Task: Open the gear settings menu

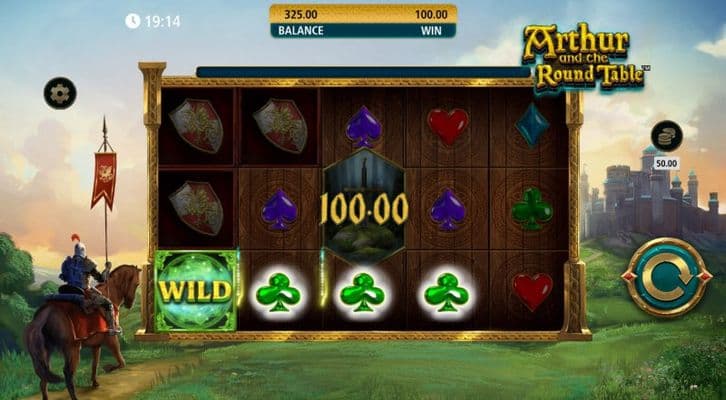Action: [x=60, y=93]
